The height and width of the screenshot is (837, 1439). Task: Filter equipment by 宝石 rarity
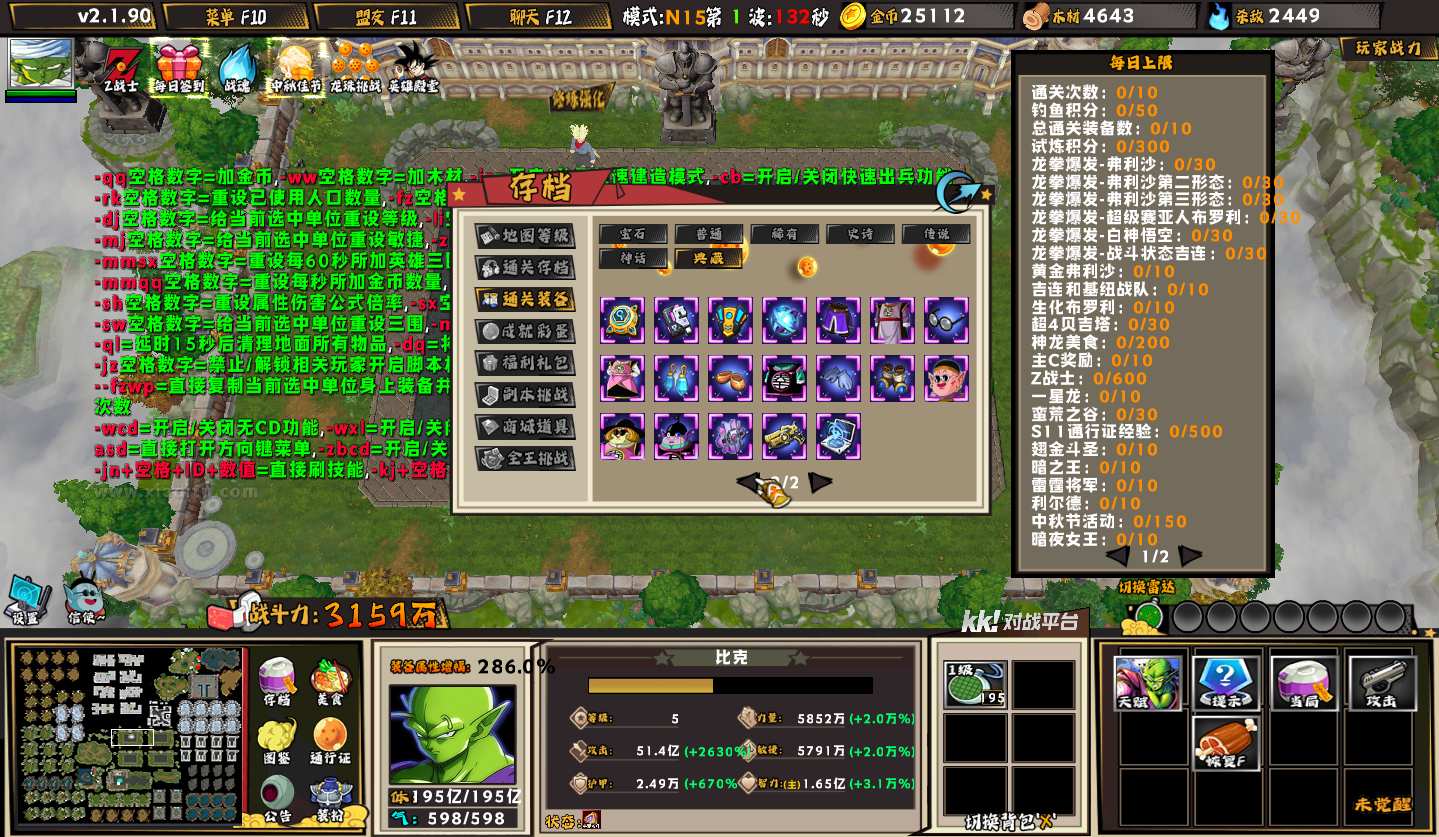click(634, 234)
